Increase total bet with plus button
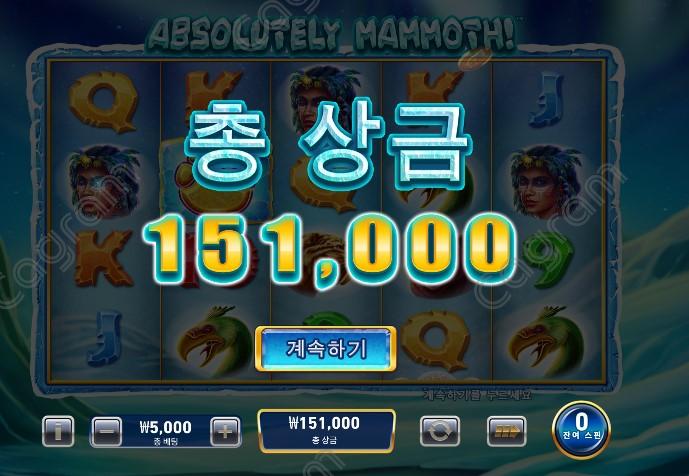 pos(226,431)
